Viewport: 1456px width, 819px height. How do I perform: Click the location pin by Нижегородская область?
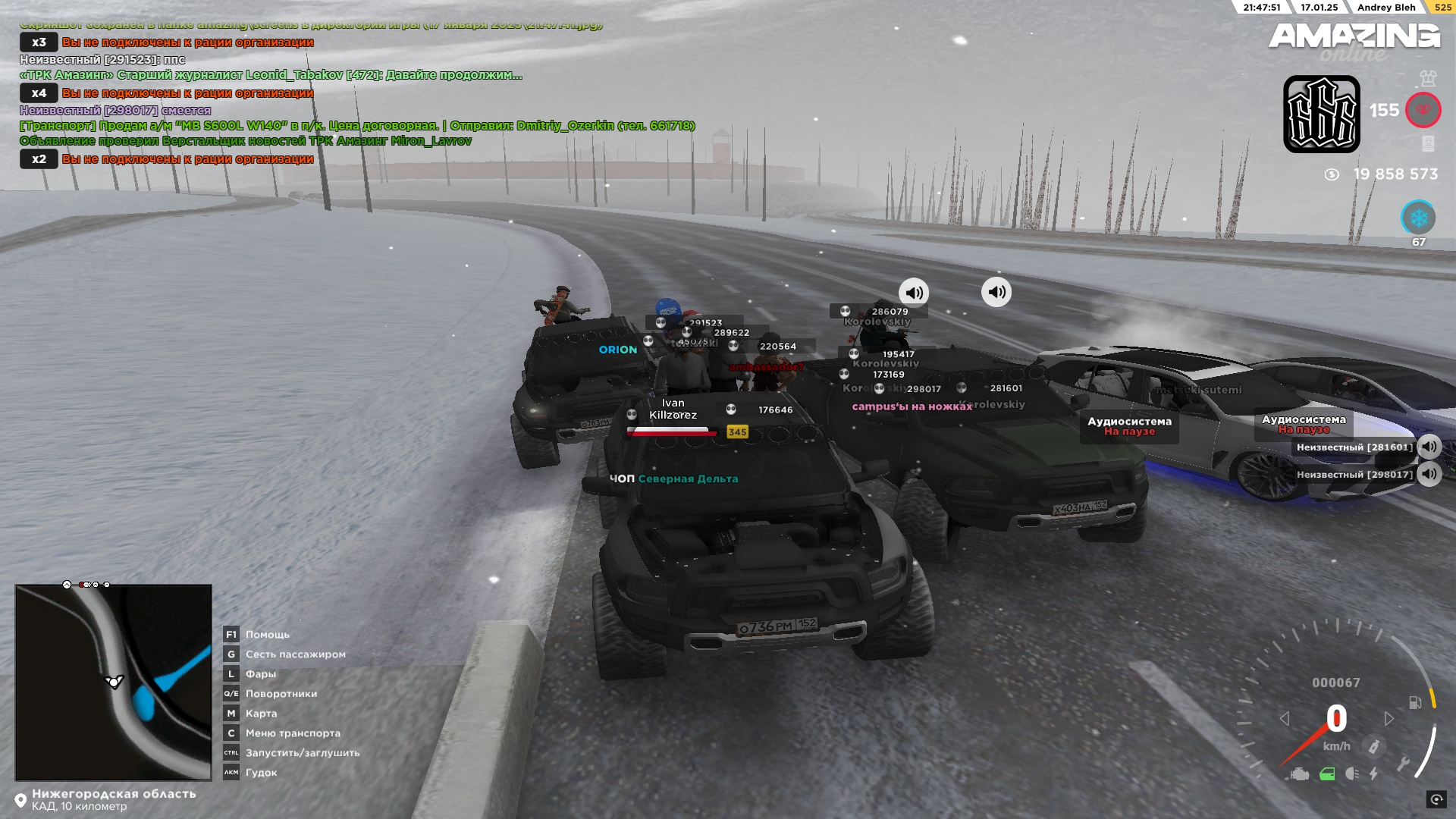[20, 801]
